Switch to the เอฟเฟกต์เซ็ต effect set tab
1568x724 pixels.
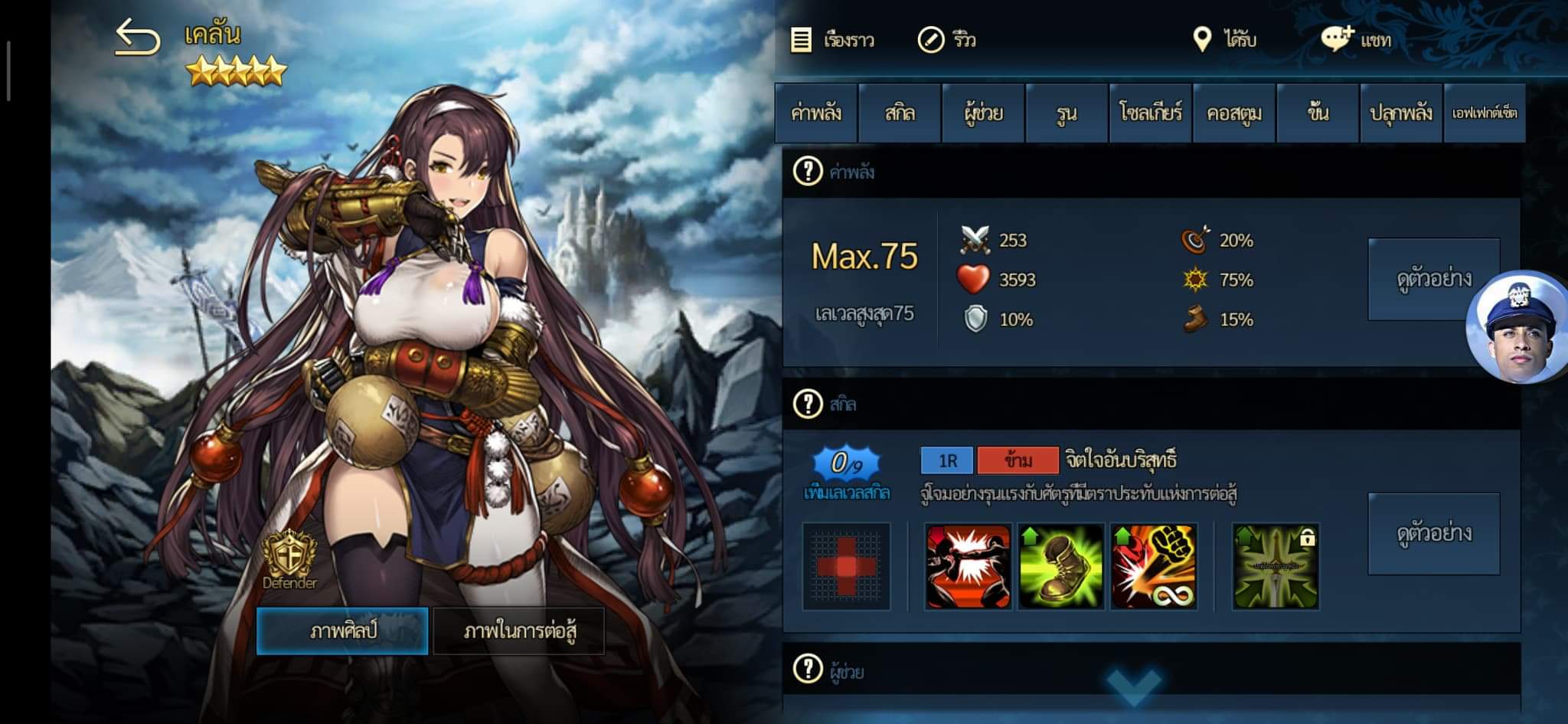point(1485,113)
